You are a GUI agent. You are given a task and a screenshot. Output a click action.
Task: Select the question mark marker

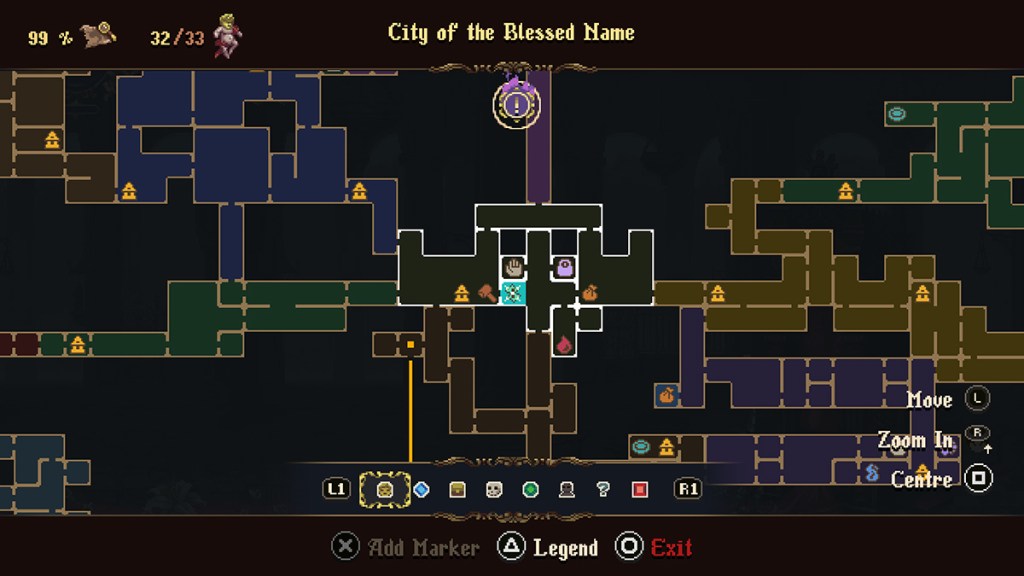pos(602,490)
